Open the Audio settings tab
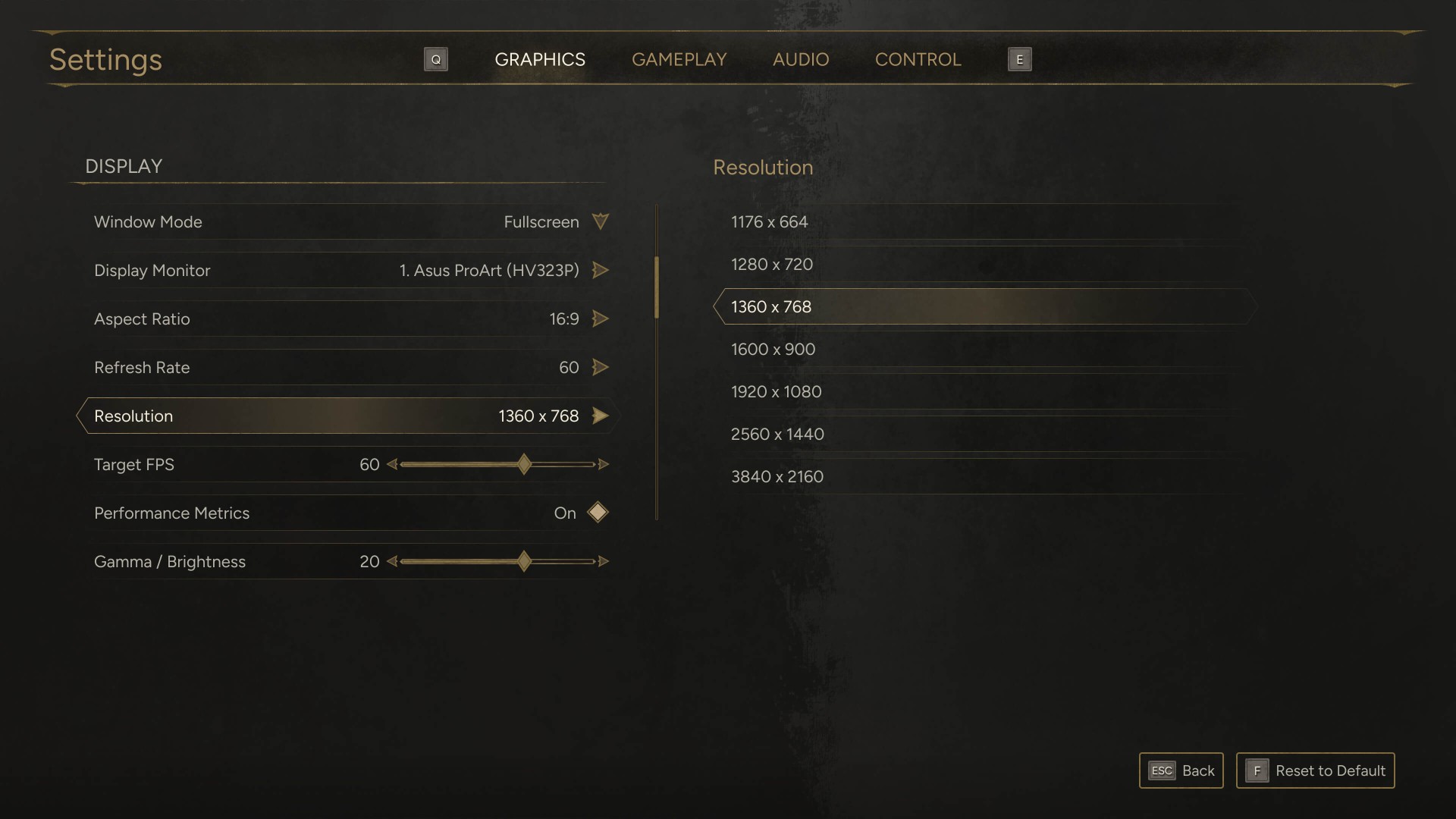The height and width of the screenshot is (819, 1456). pyautogui.click(x=800, y=59)
